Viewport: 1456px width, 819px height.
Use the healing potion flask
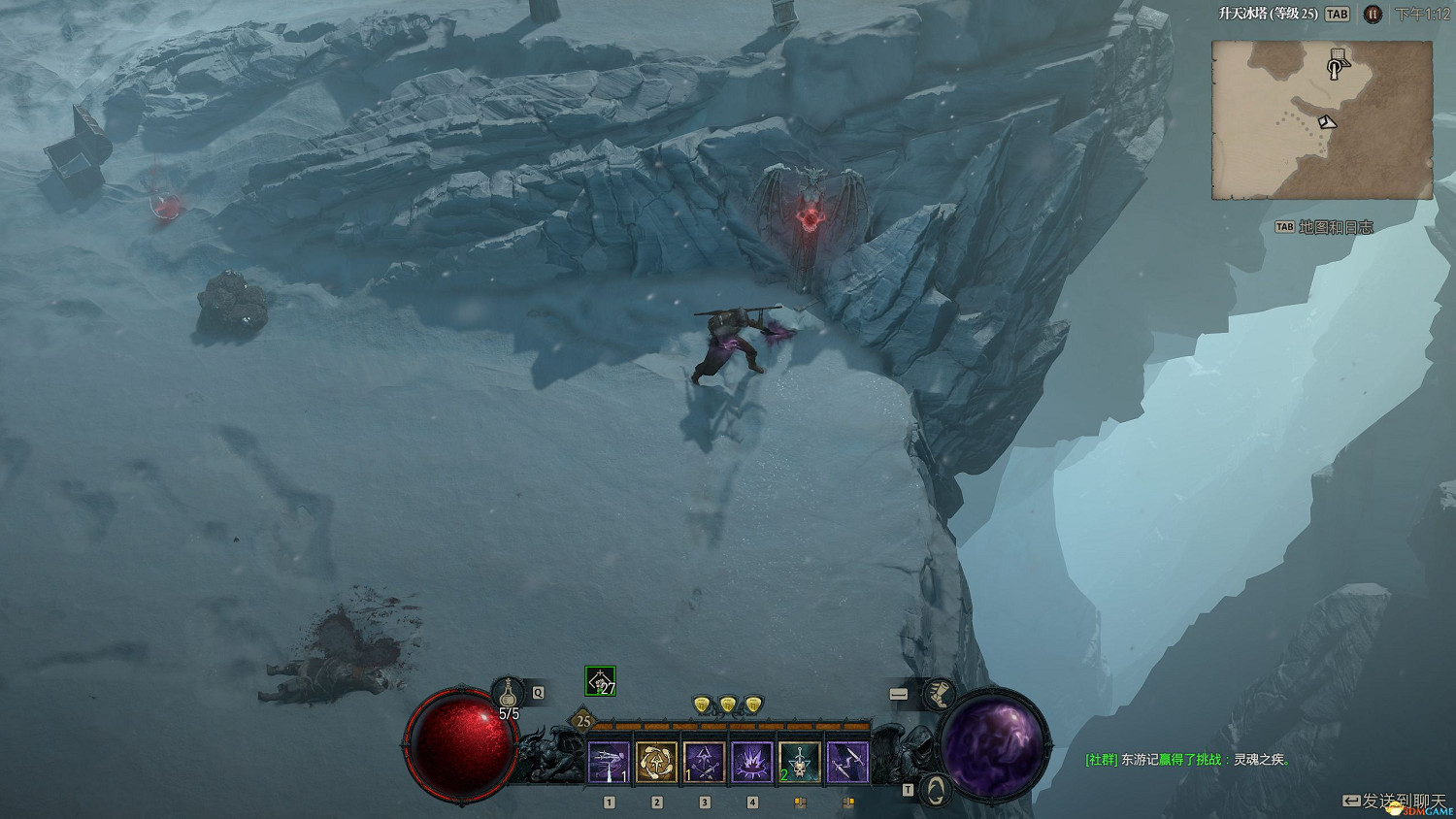(x=508, y=693)
